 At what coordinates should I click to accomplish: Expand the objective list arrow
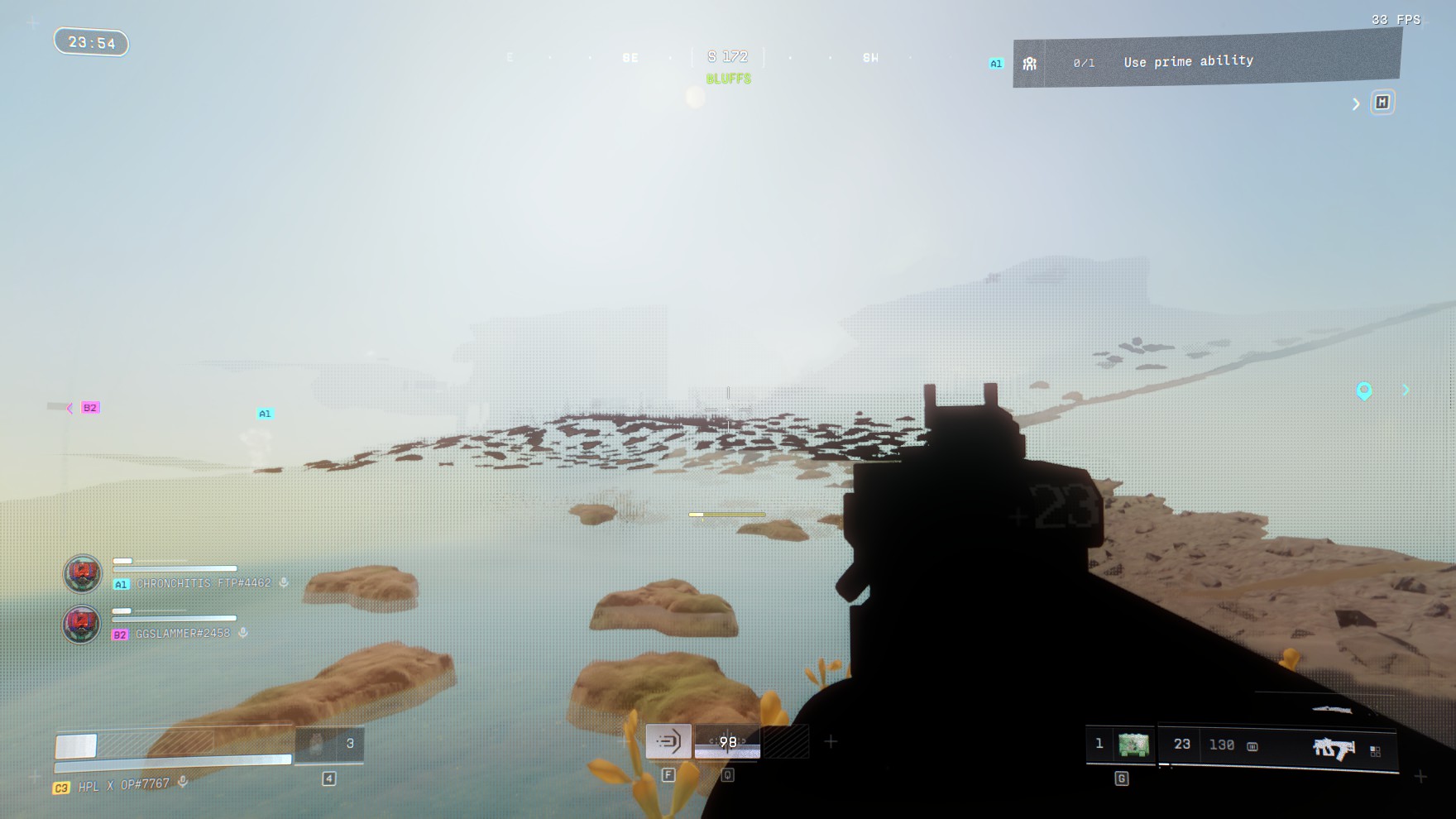click(x=1356, y=104)
